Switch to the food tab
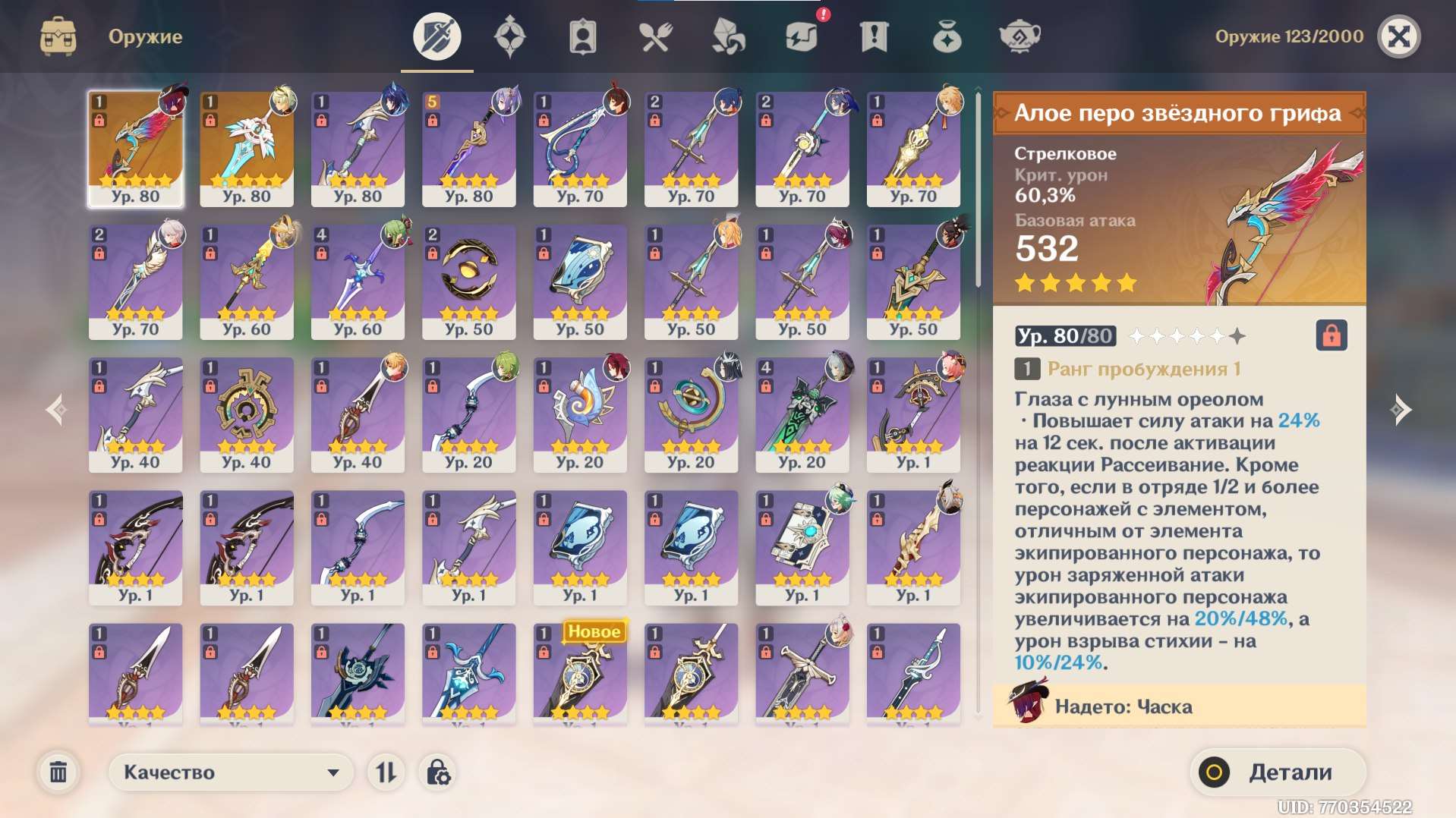The height and width of the screenshot is (818, 1456). [x=655, y=36]
